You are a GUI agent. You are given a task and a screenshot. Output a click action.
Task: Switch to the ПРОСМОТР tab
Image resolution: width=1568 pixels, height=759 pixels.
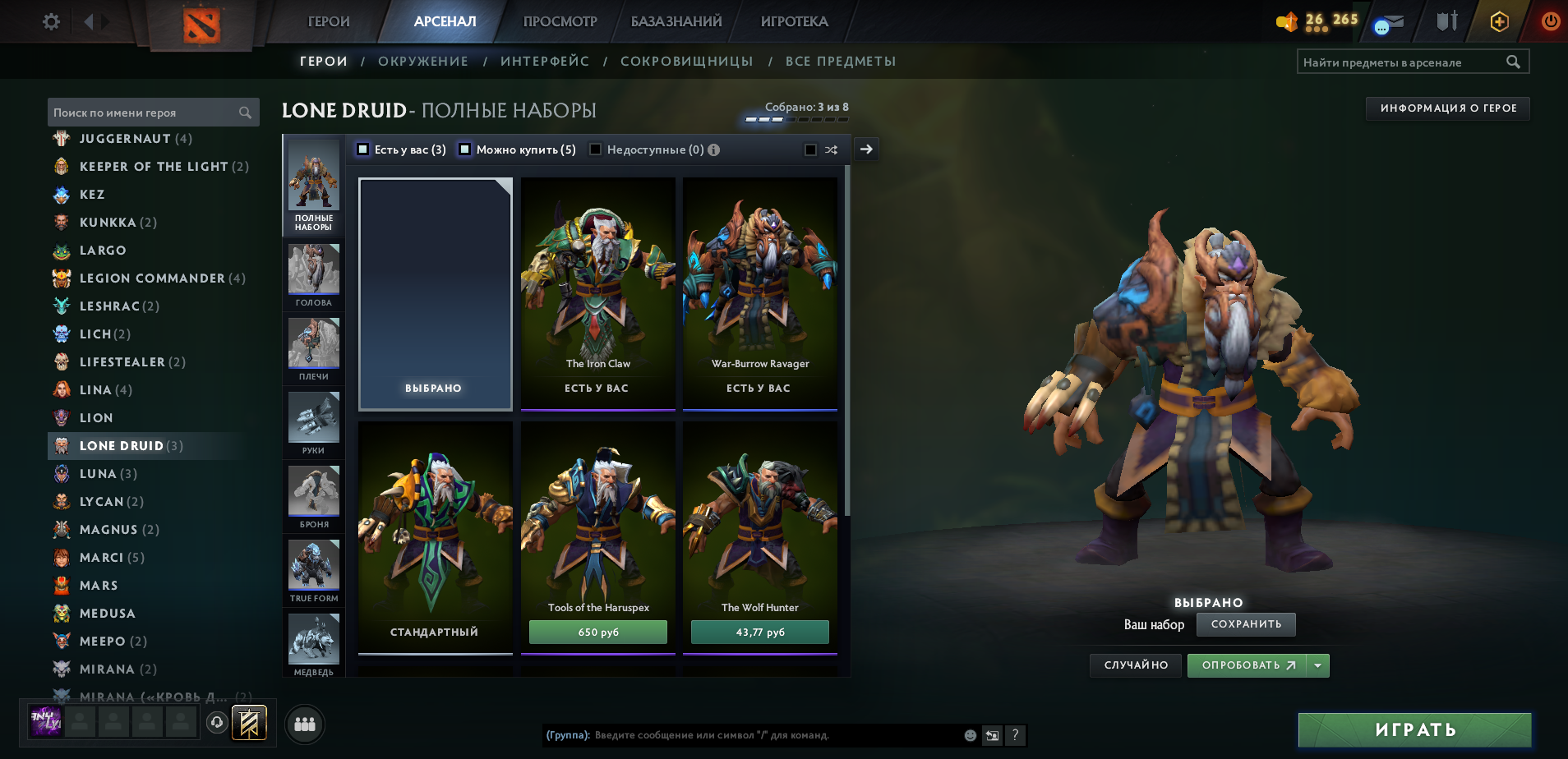pyautogui.click(x=558, y=22)
